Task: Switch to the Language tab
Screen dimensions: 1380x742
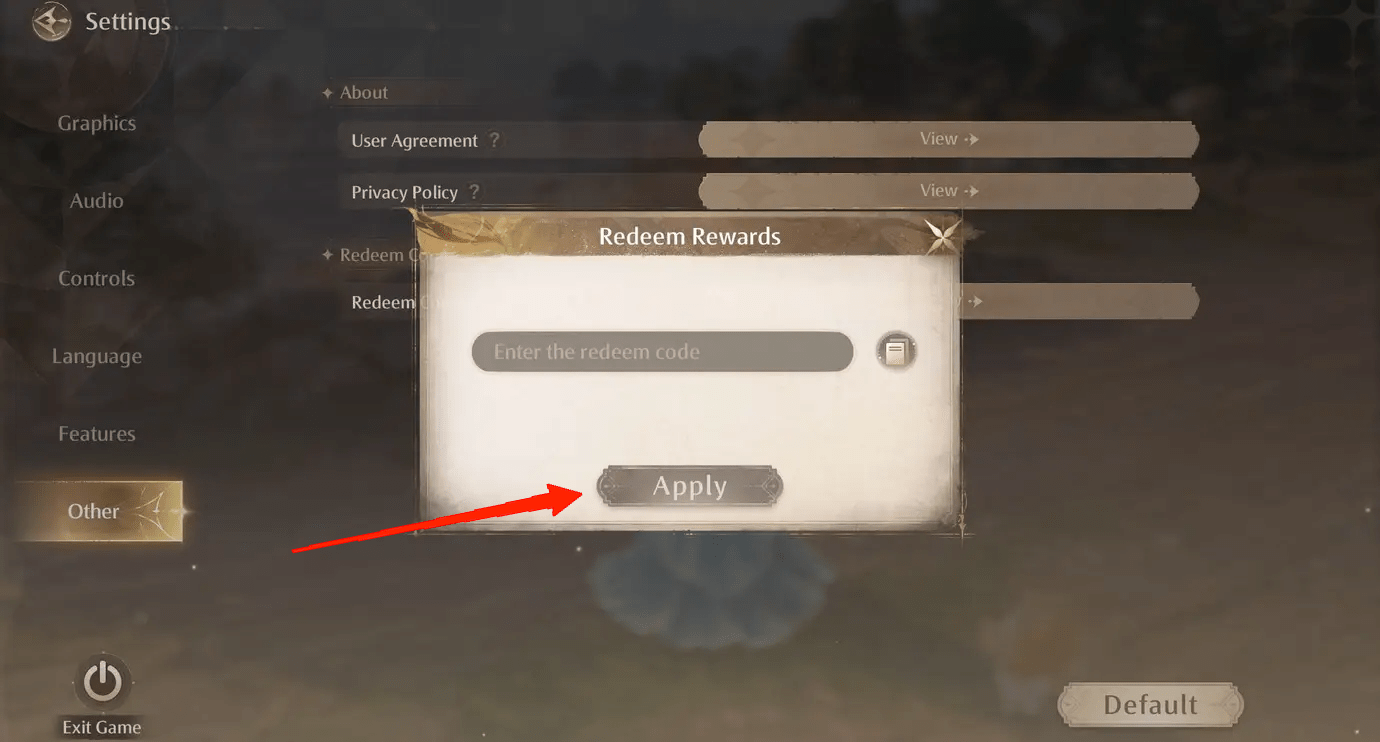Action: 96,356
